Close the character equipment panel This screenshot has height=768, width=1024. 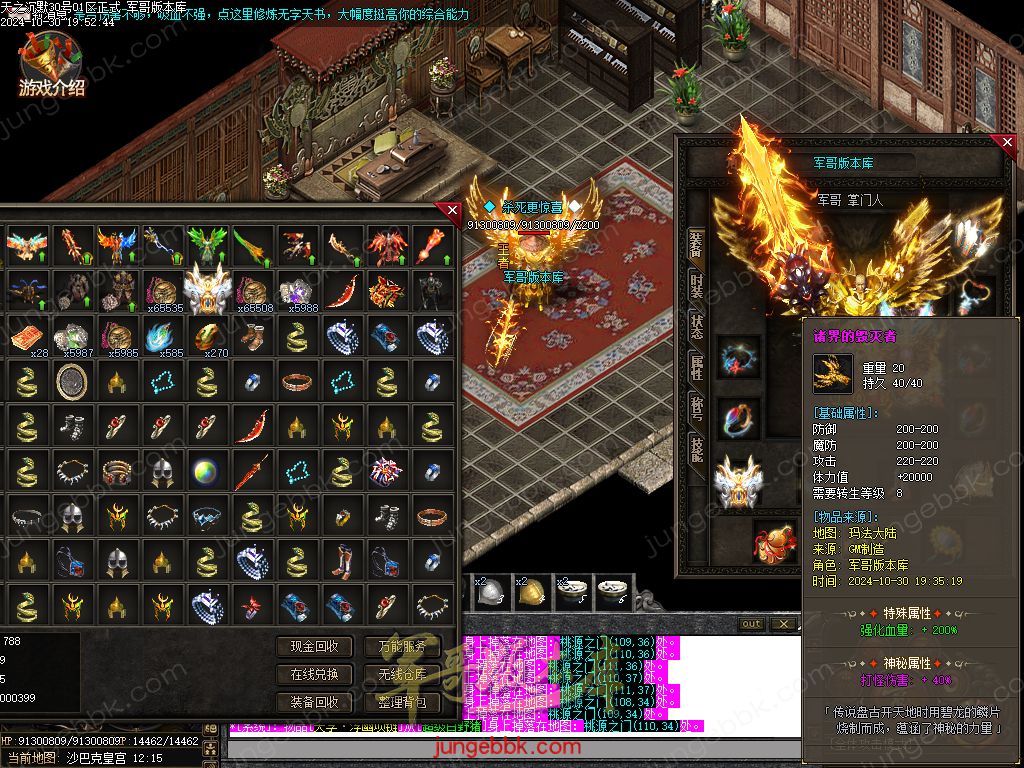[1008, 143]
